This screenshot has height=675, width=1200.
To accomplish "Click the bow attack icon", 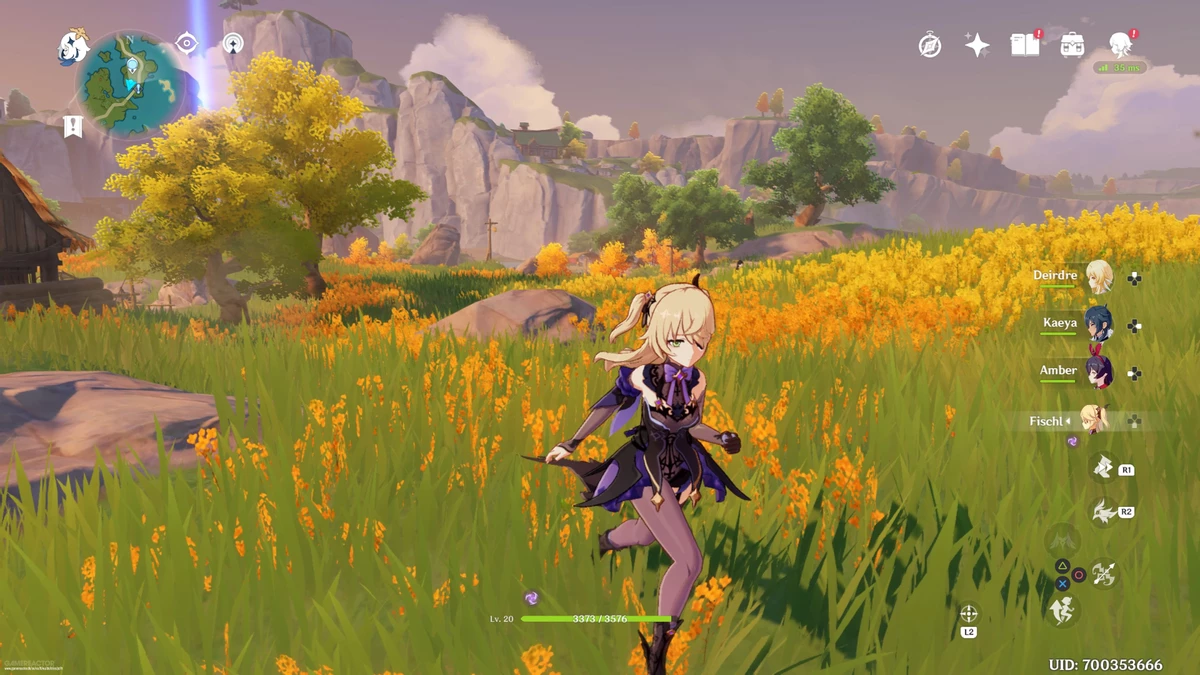I will click(1104, 574).
